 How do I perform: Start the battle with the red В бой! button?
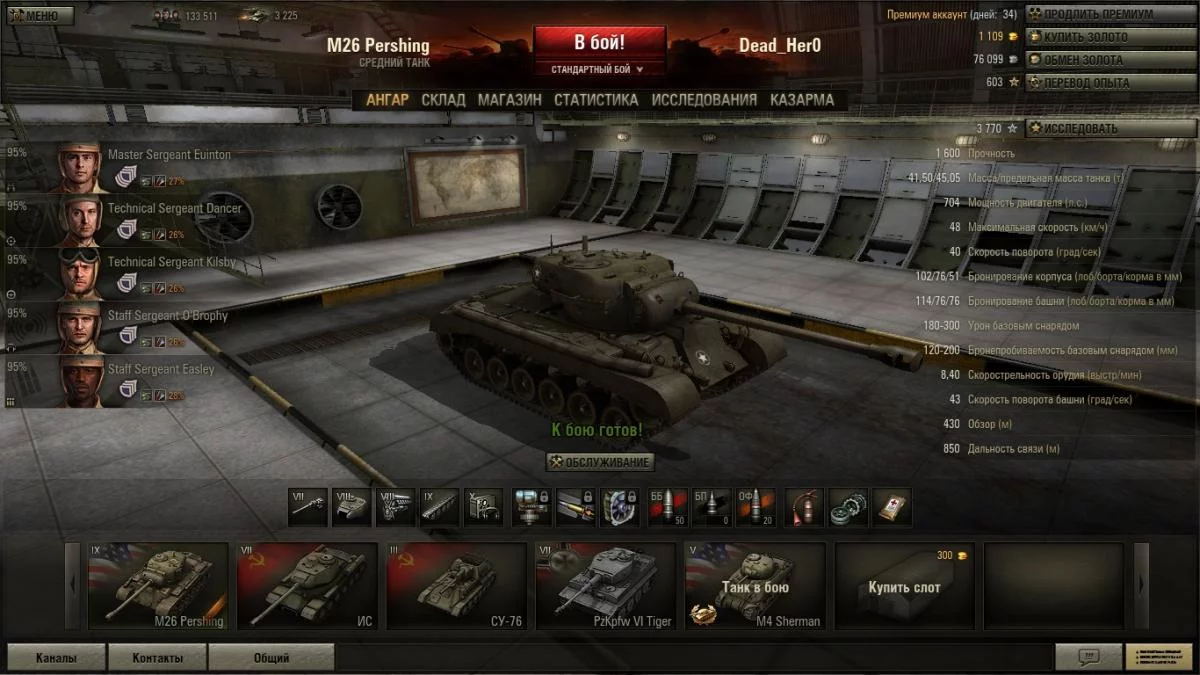[599, 43]
